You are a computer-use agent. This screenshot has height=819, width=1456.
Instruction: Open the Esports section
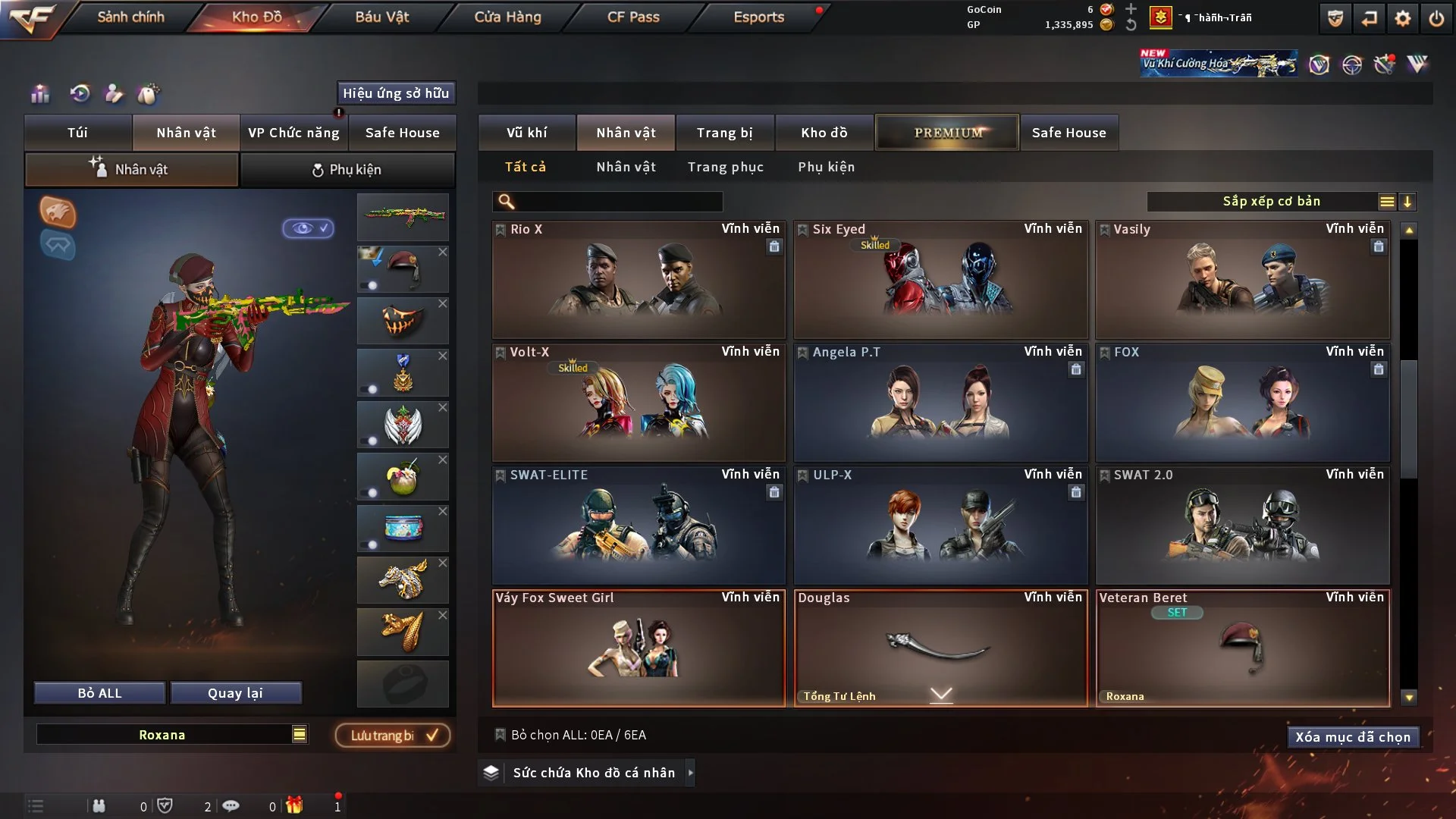(x=758, y=17)
